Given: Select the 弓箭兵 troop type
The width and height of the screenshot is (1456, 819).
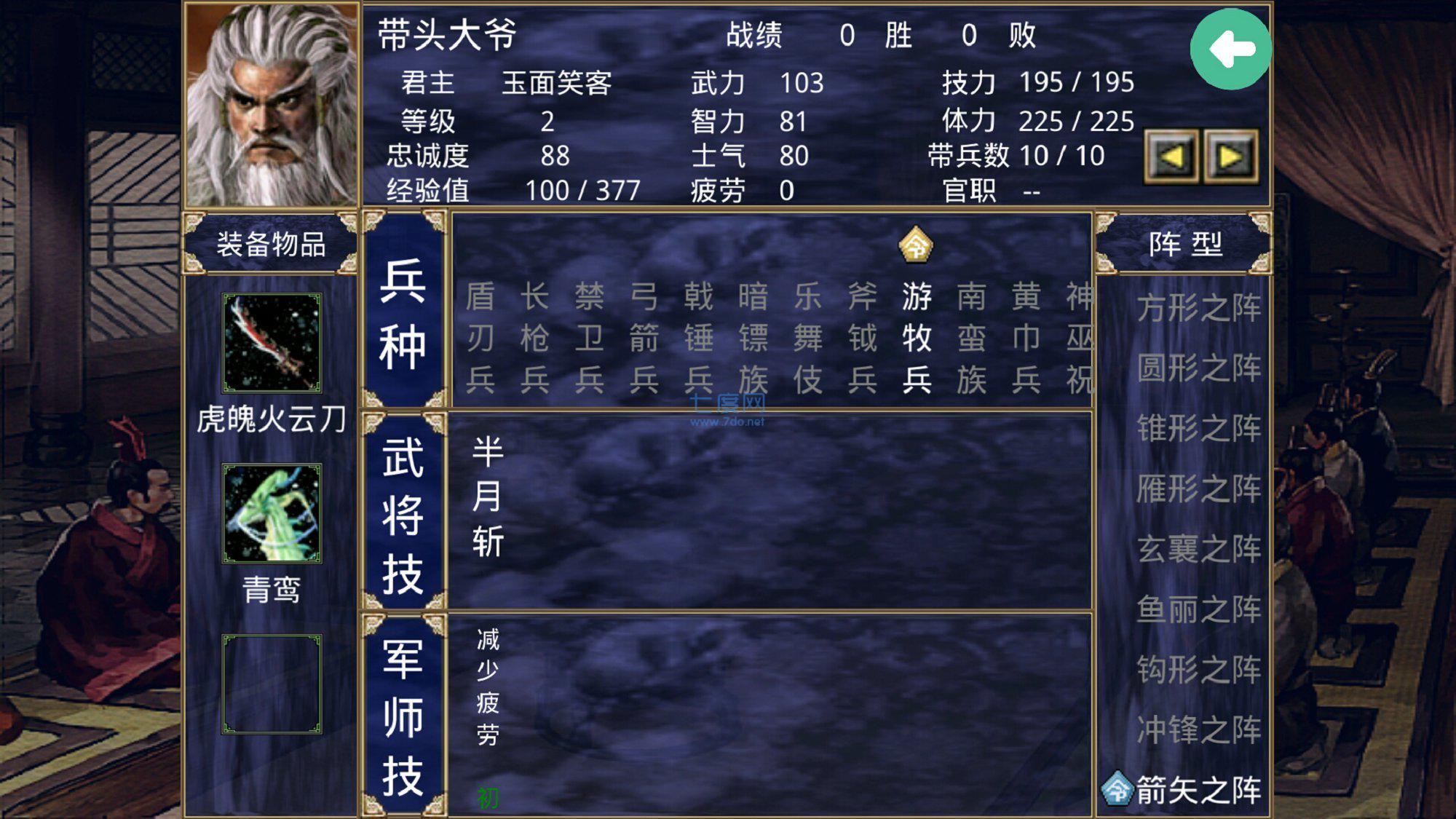Looking at the screenshot, I should [x=646, y=337].
